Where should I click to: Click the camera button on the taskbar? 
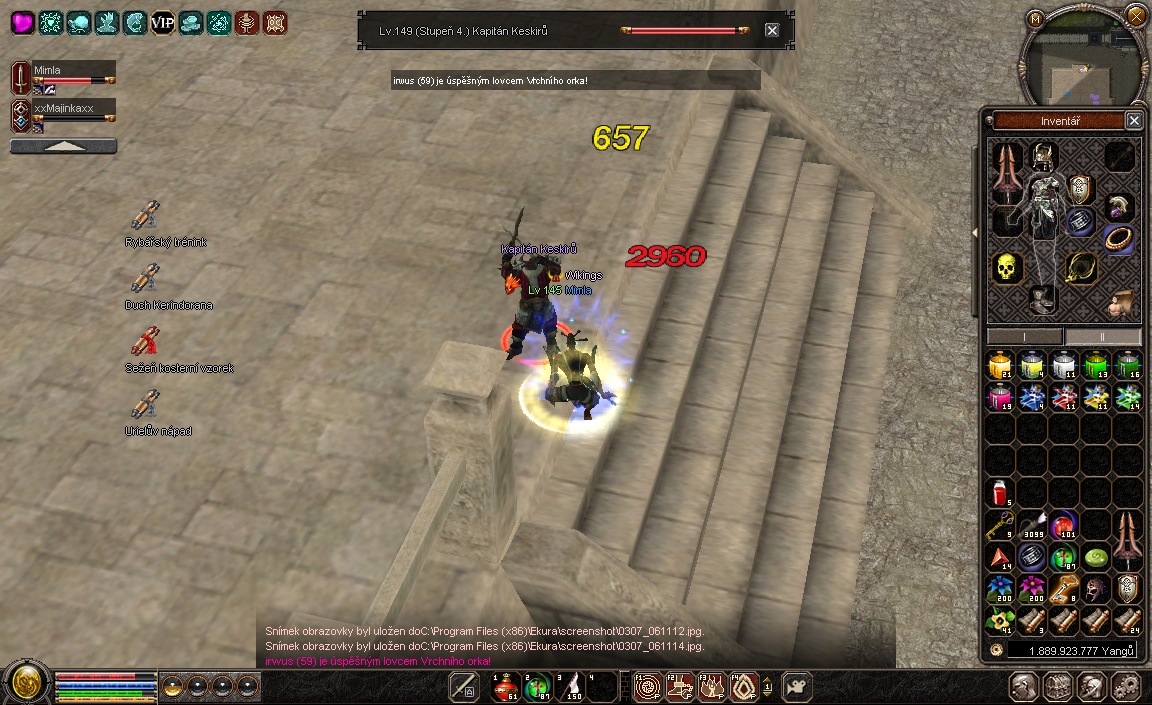(797, 687)
